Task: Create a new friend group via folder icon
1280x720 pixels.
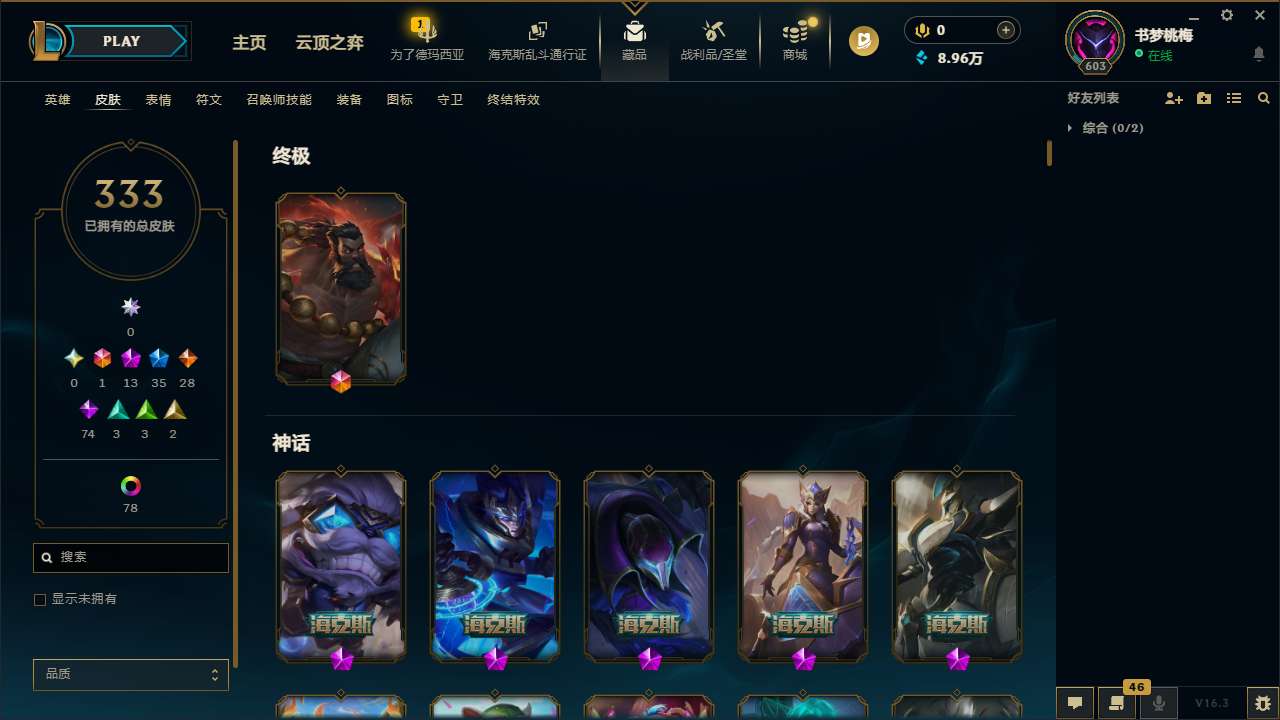Action: 1204,98
